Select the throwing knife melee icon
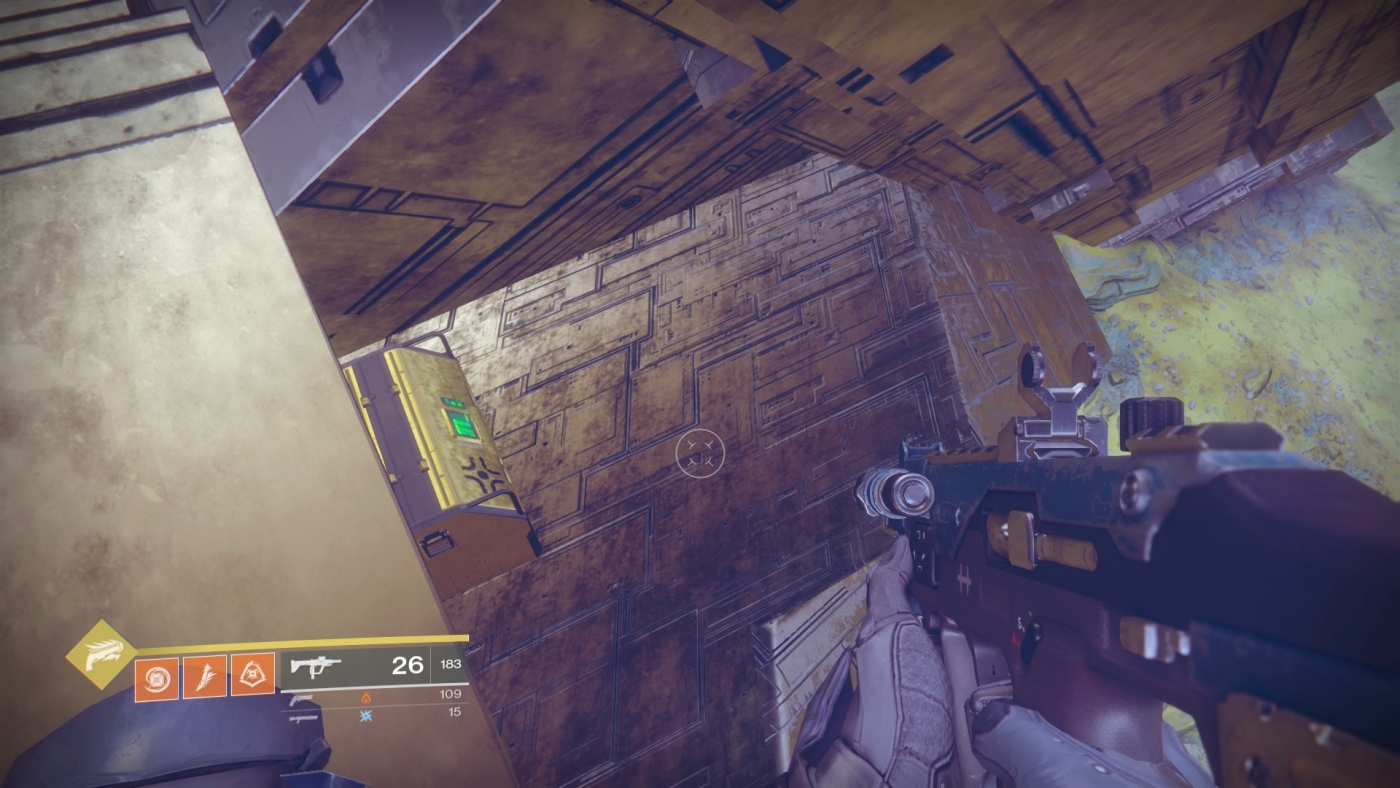 click(207, 677)
